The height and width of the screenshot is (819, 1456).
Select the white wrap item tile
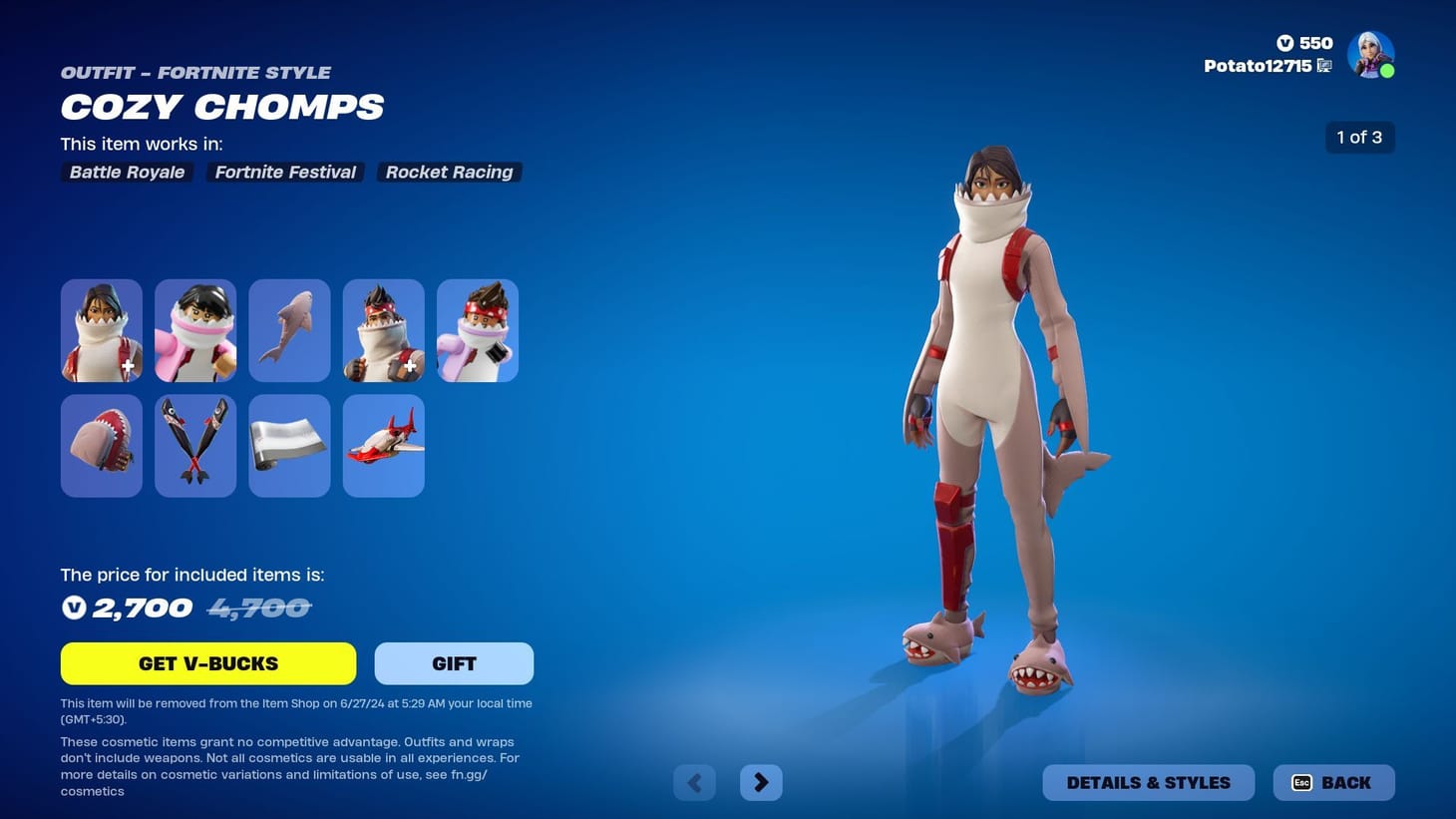289,445
